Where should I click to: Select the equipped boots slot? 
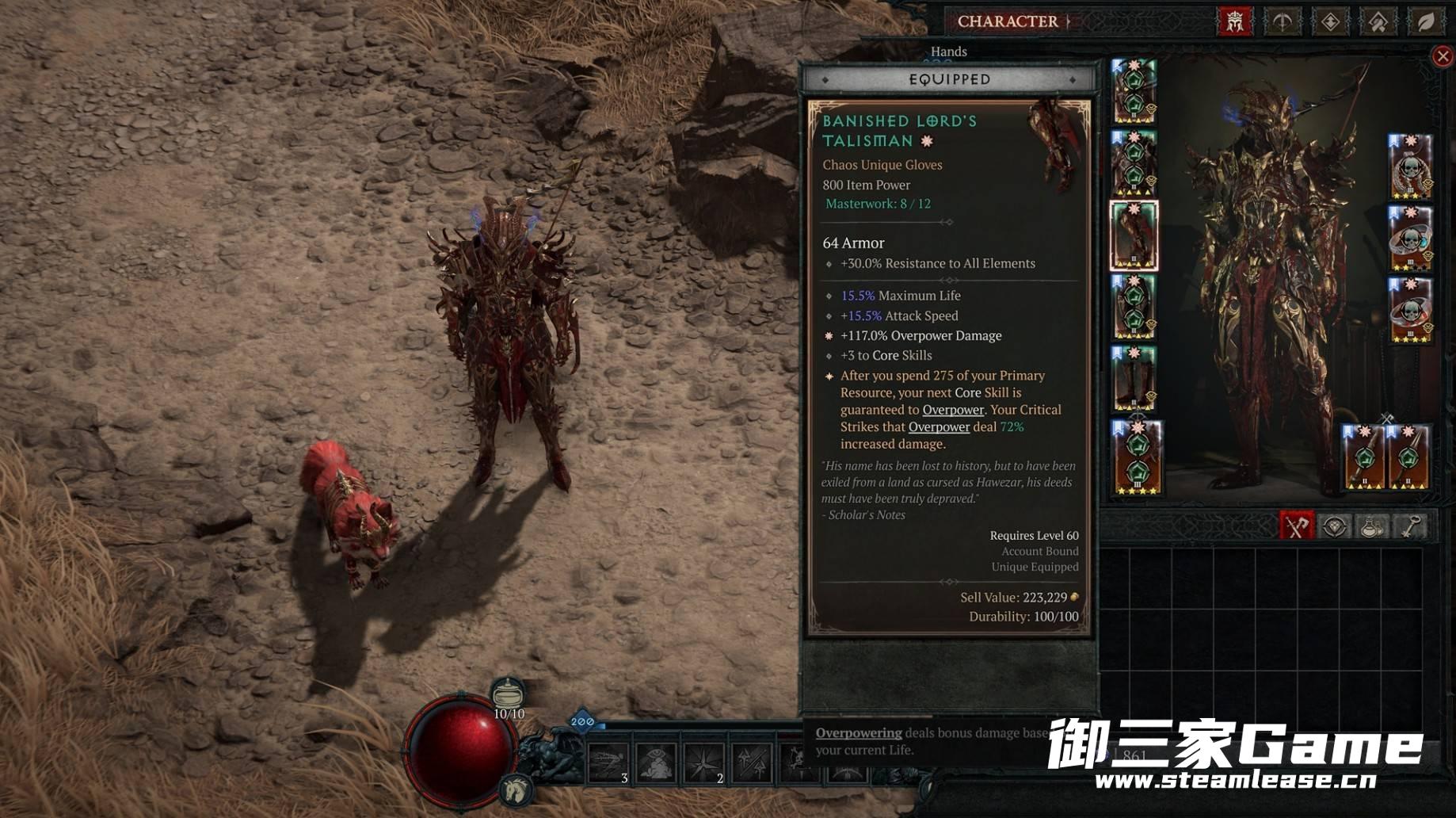1134,379
